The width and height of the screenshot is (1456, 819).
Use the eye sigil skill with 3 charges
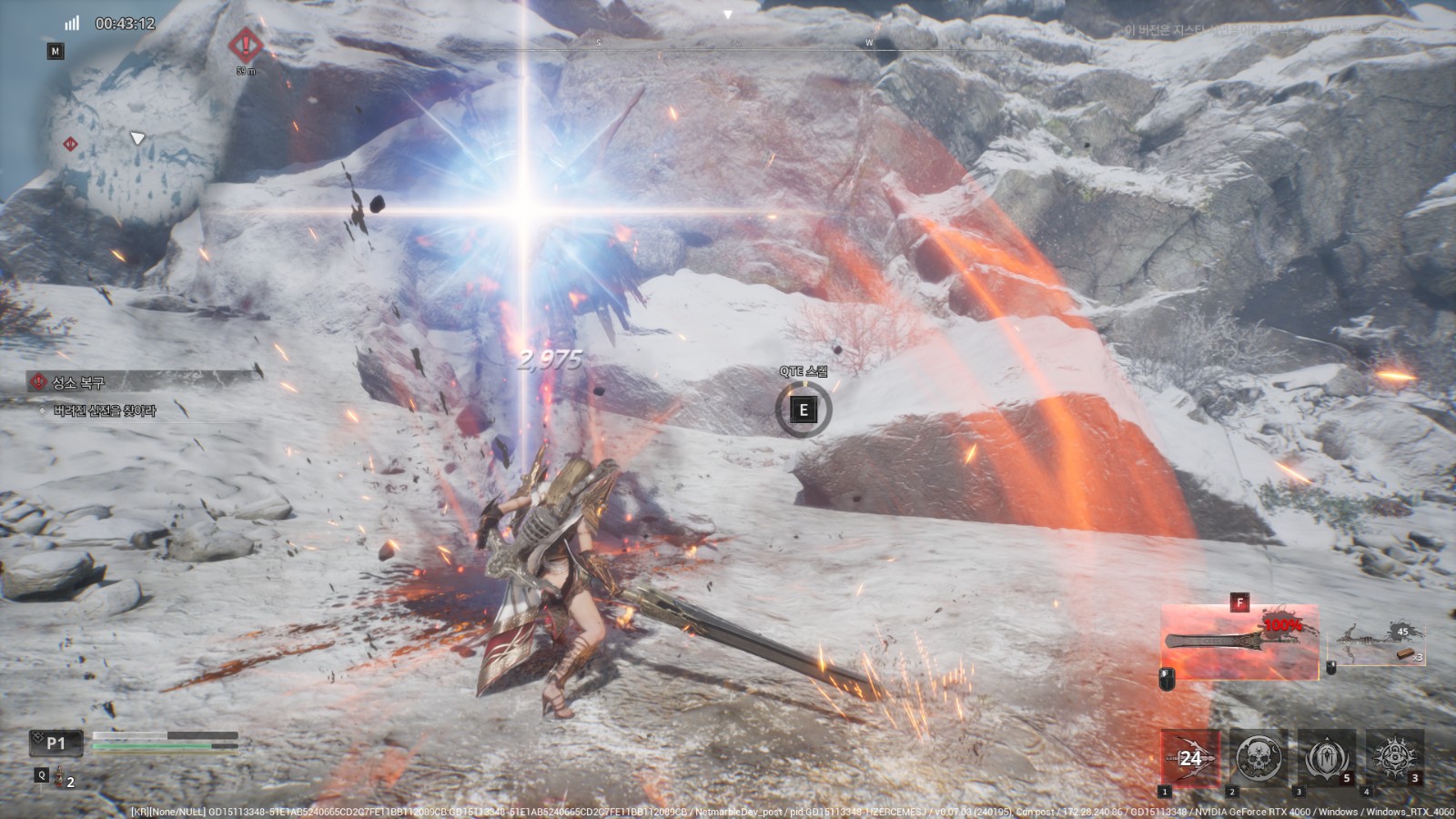[x=1394, y=758]
